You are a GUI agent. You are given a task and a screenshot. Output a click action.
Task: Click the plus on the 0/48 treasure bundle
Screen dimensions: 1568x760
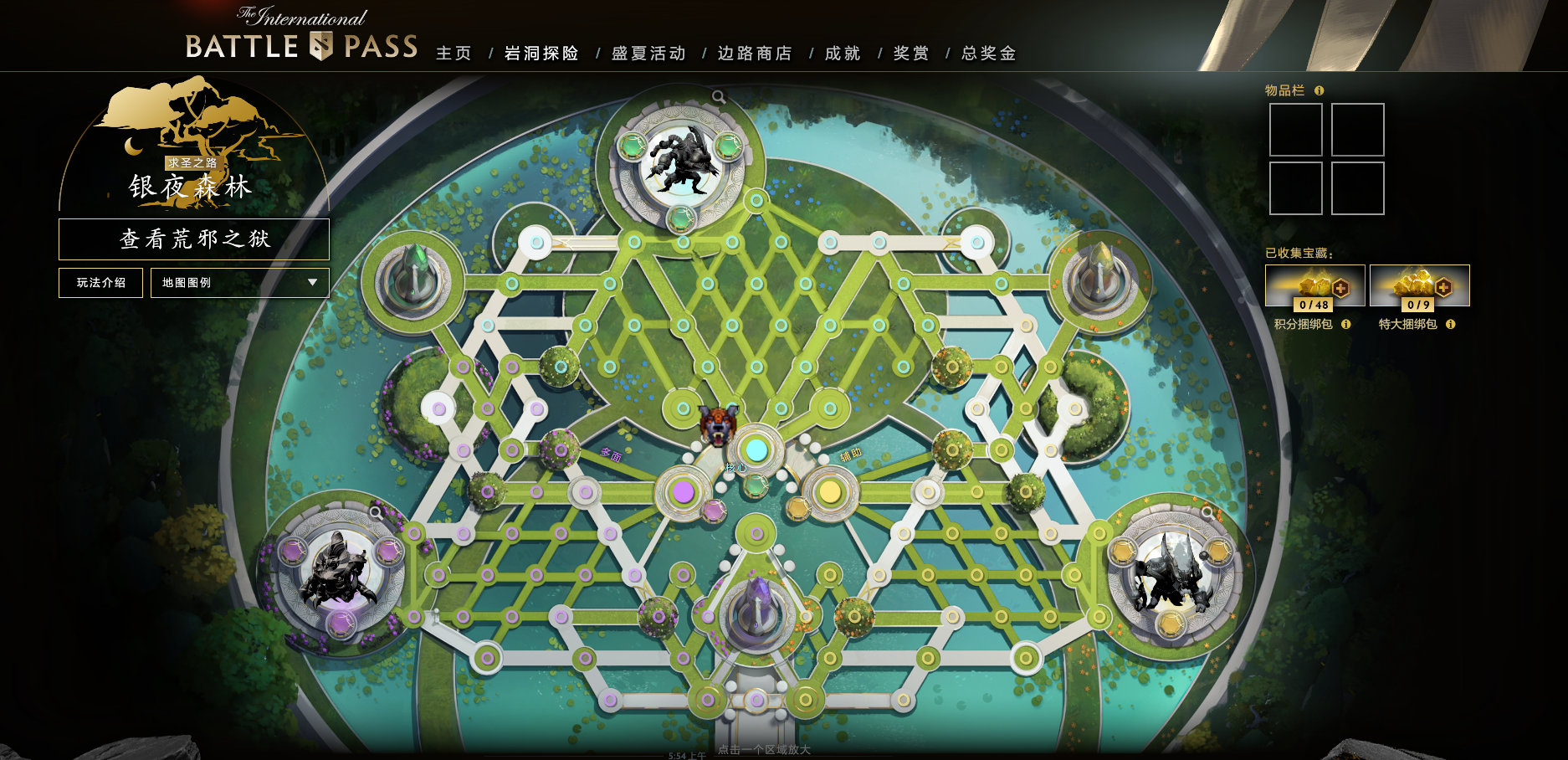[1341, 288]
